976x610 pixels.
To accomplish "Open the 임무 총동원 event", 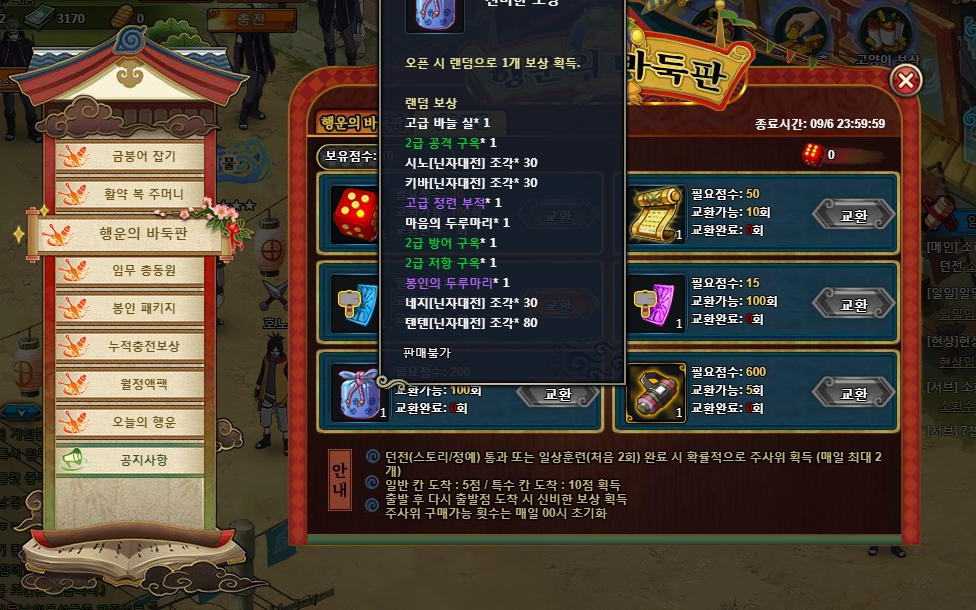I will (137, 270).
